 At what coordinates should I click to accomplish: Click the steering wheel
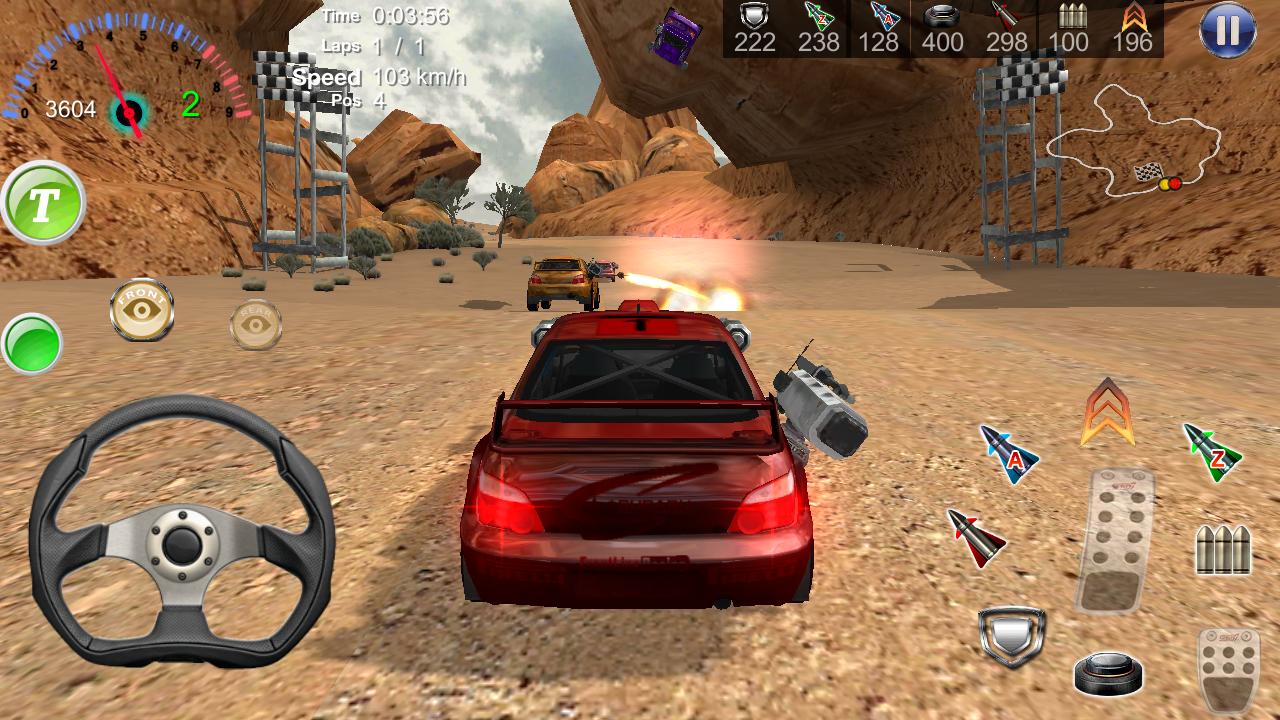pyautogui.click(x=185, y=545)
